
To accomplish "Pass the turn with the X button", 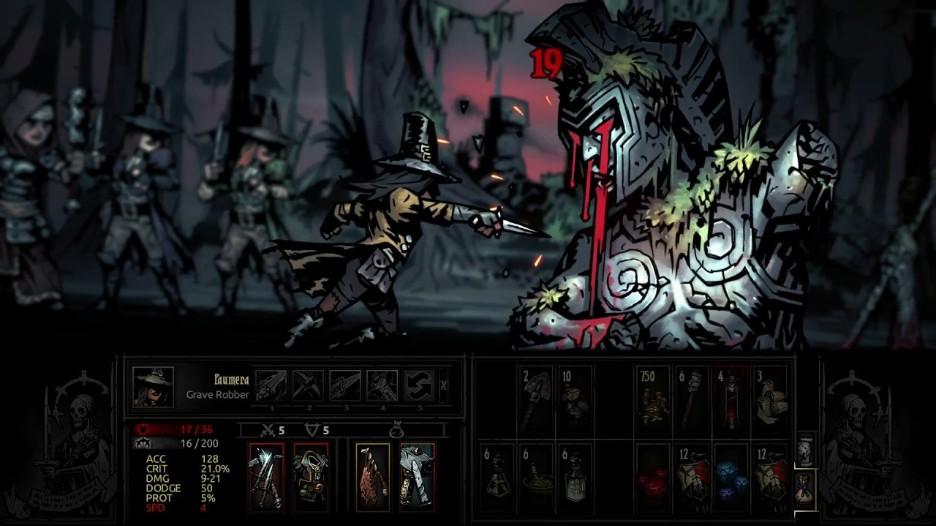I will point(445,385).
